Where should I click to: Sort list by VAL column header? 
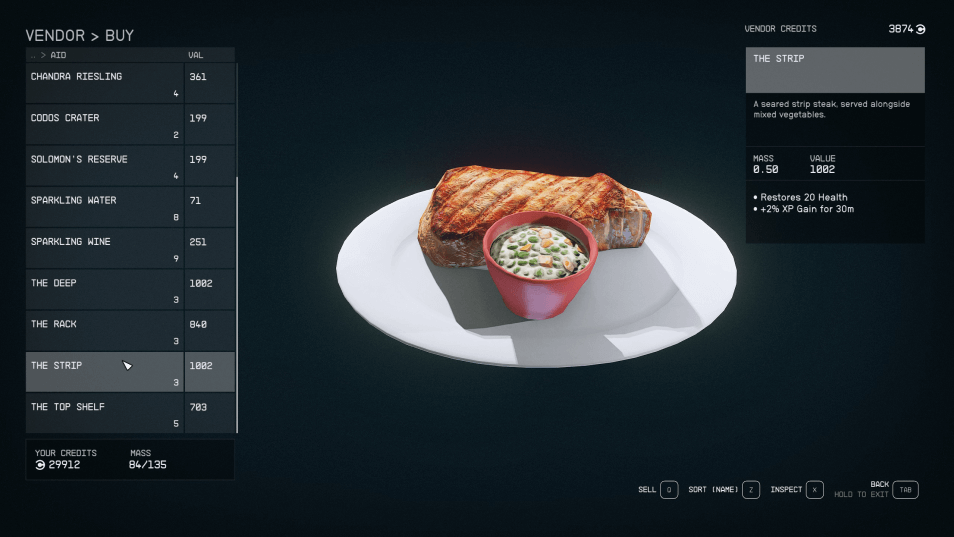(x=196, y=55)
